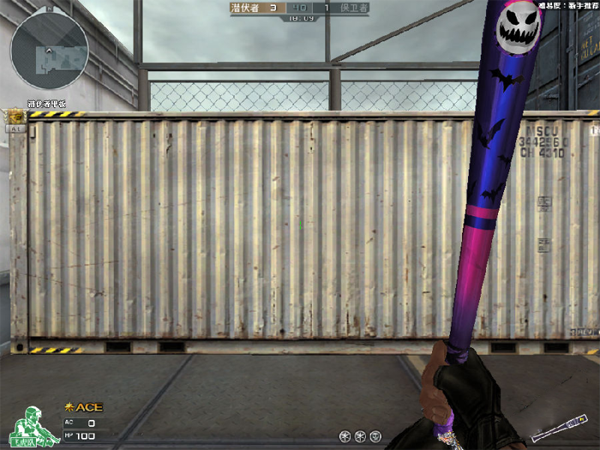Select the baseball bat weapon icon
600x450 pixels.
[x=559, y=427]
